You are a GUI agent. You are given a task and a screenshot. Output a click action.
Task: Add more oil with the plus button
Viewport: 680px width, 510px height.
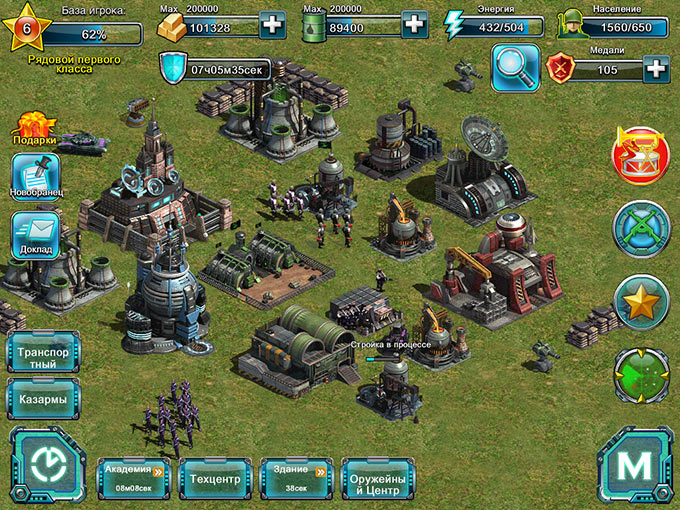click(x=415, y=25)
